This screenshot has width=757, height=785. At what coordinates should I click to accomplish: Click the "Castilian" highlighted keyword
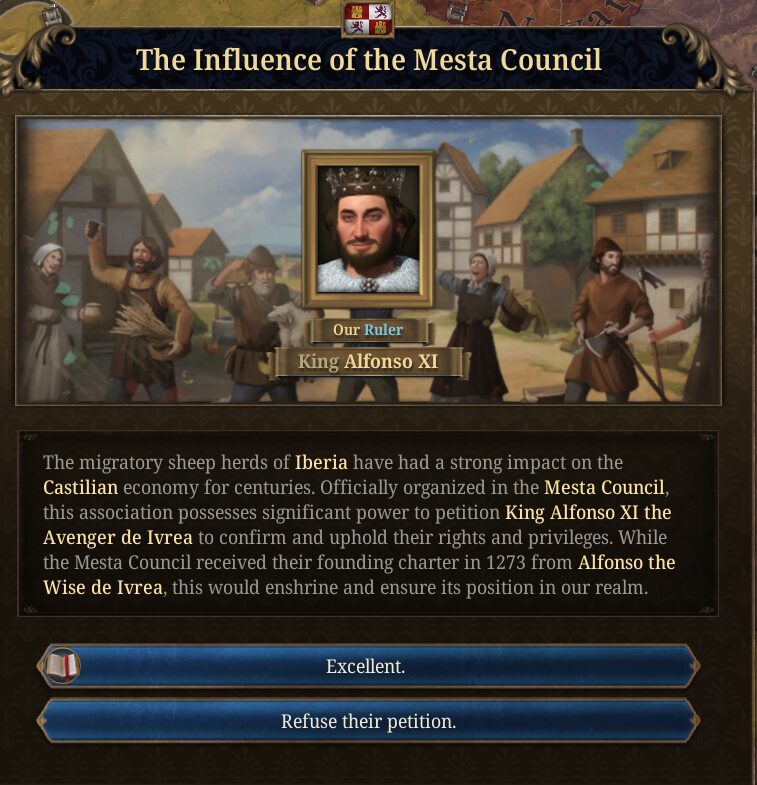tap(81, 488)
